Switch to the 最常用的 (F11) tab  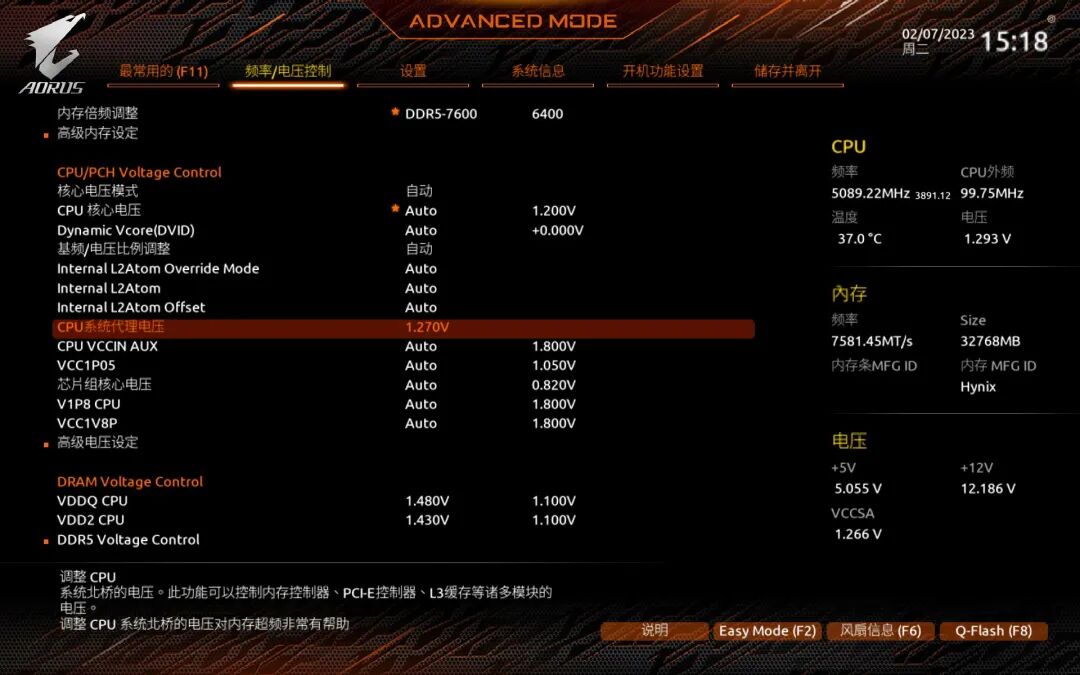click(x=163, y=71)
